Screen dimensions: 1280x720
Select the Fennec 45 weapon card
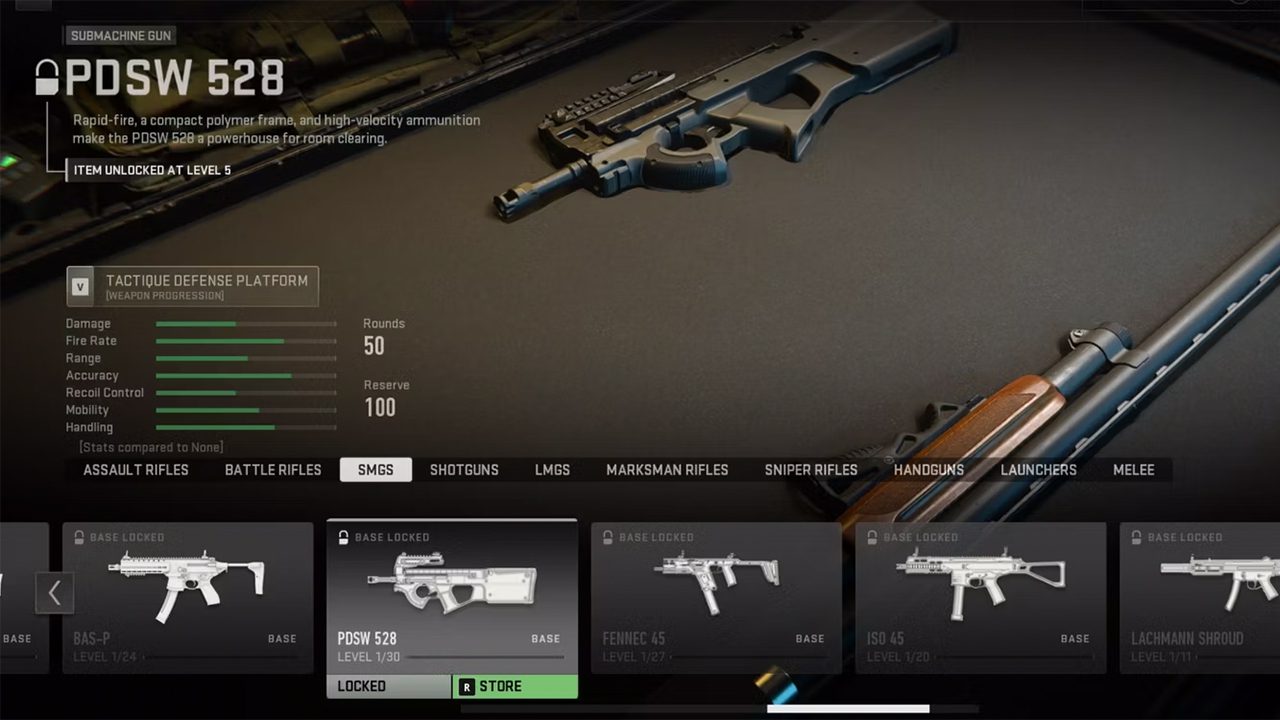pos(716,596)
